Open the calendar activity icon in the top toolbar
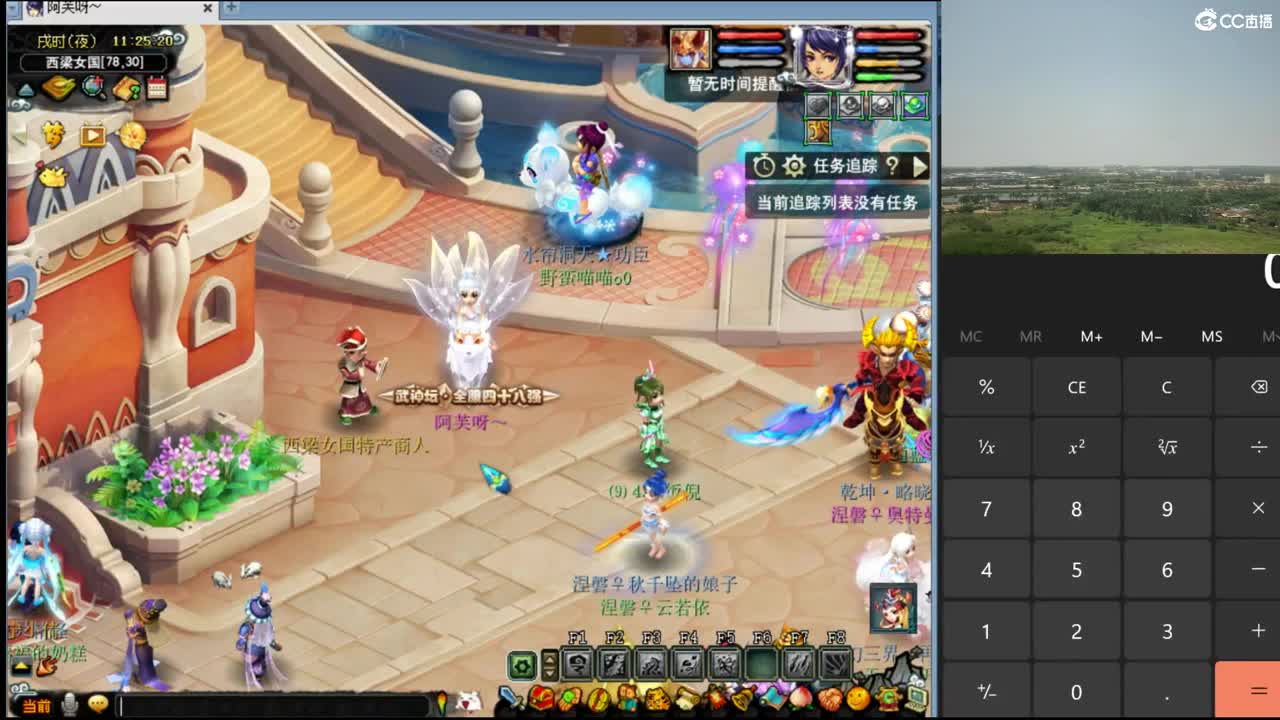The height and width of the screenshot is (720, 1280). point(156,88)
